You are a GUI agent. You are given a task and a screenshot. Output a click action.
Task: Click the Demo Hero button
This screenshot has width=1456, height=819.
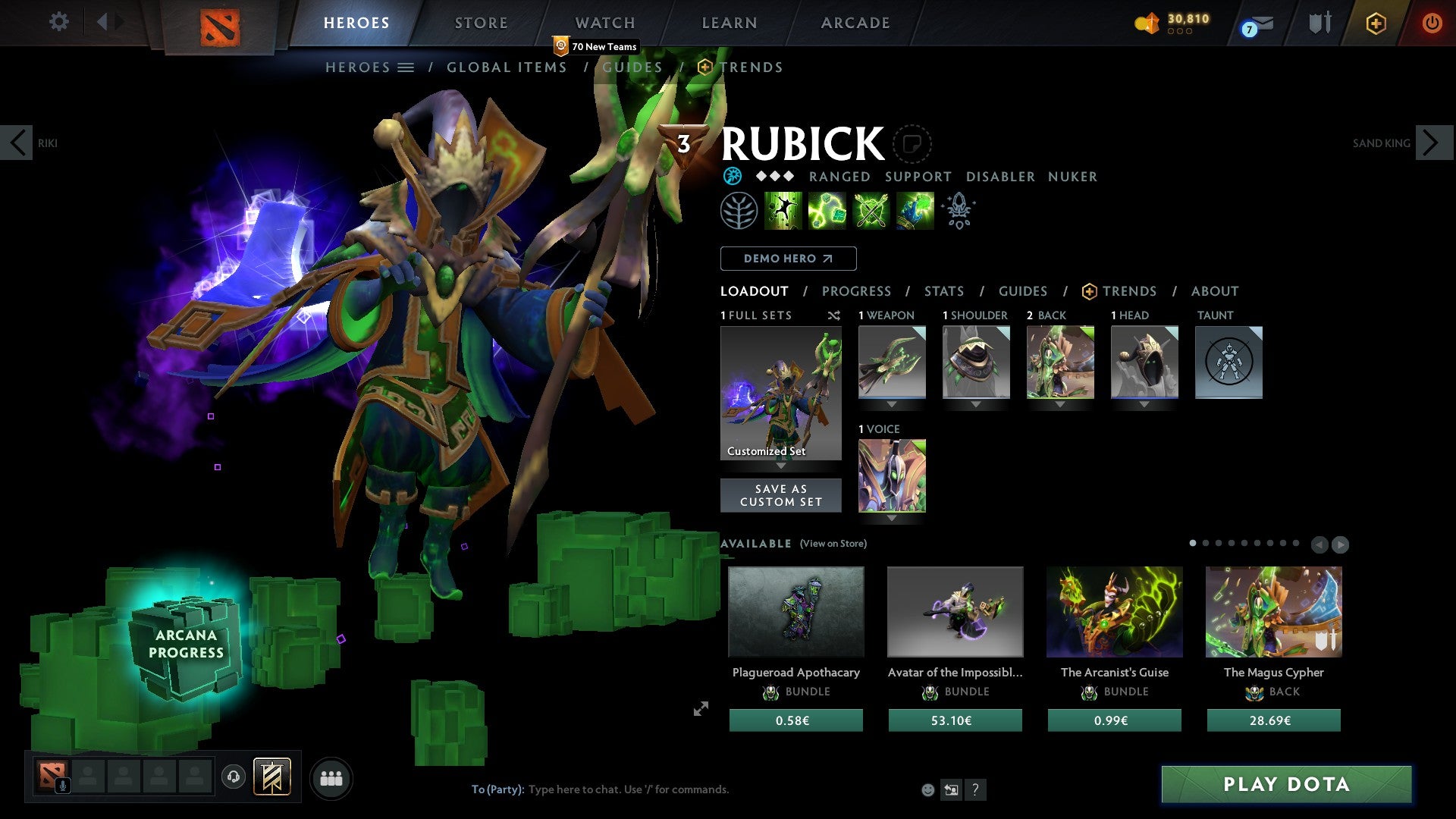pyautogui.click(x=788, y=259)
